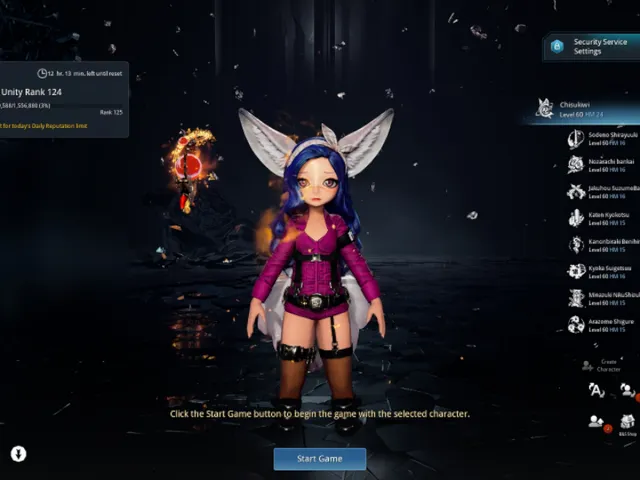Image resolution: width=640 pixels, height=480 pixels.
Task: Select character Kyoka Suigetsu
Action: [598, 272]
